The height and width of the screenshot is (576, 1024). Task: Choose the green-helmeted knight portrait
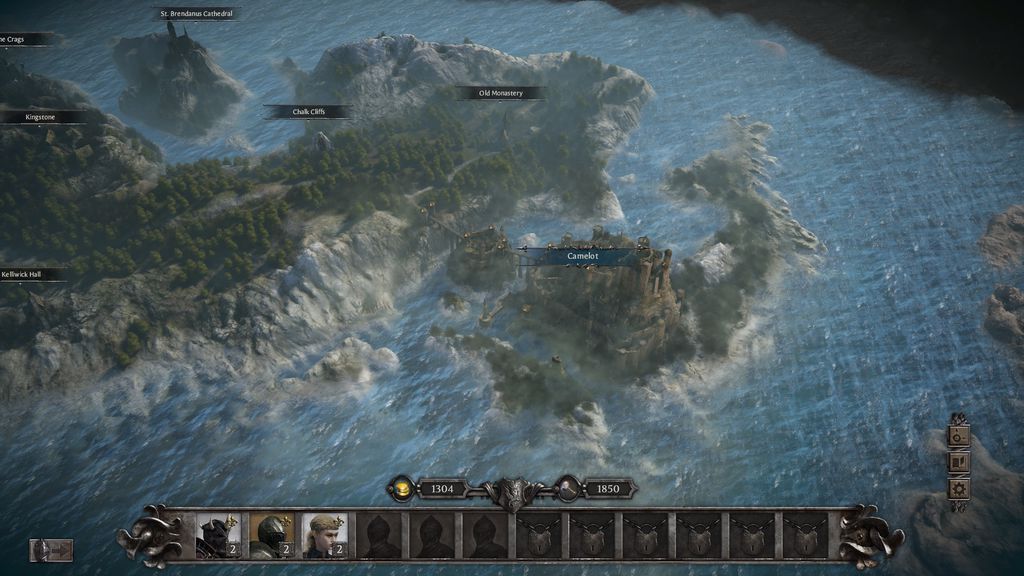click(x=271, y=536)
